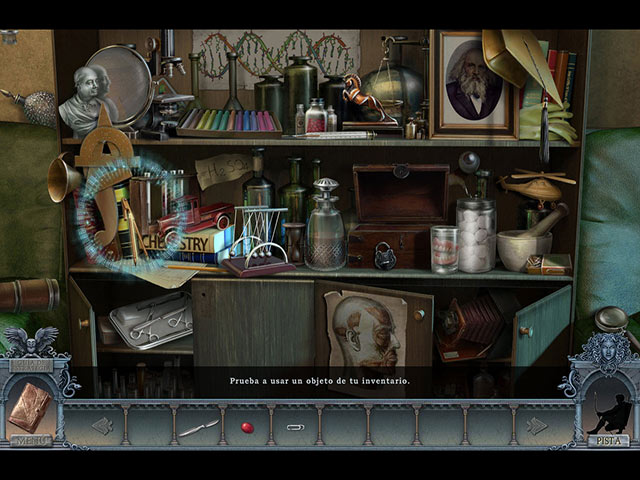Select the scalpel in the inventory
The image size is (640, 480).
[198, 427]
